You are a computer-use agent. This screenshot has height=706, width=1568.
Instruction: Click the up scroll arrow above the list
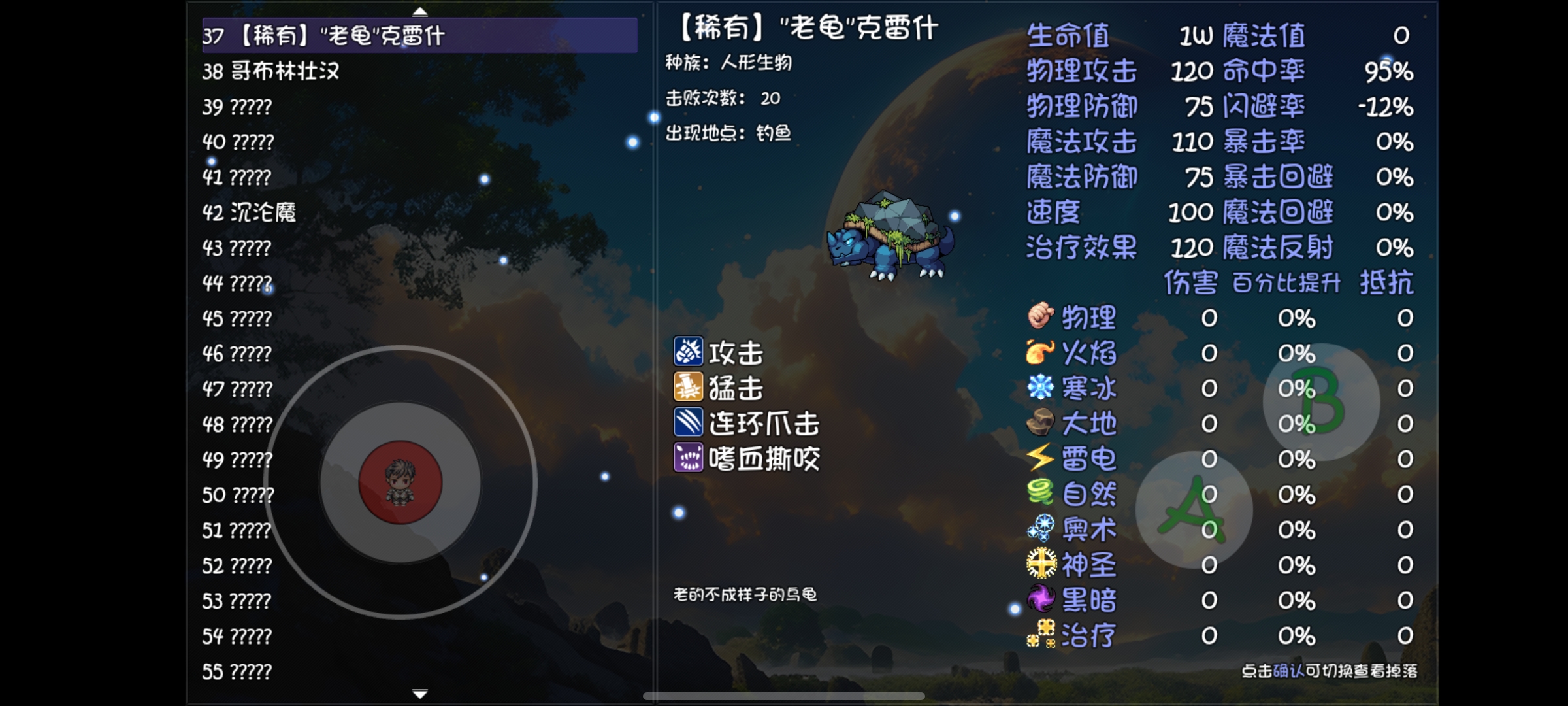[421, 11]
